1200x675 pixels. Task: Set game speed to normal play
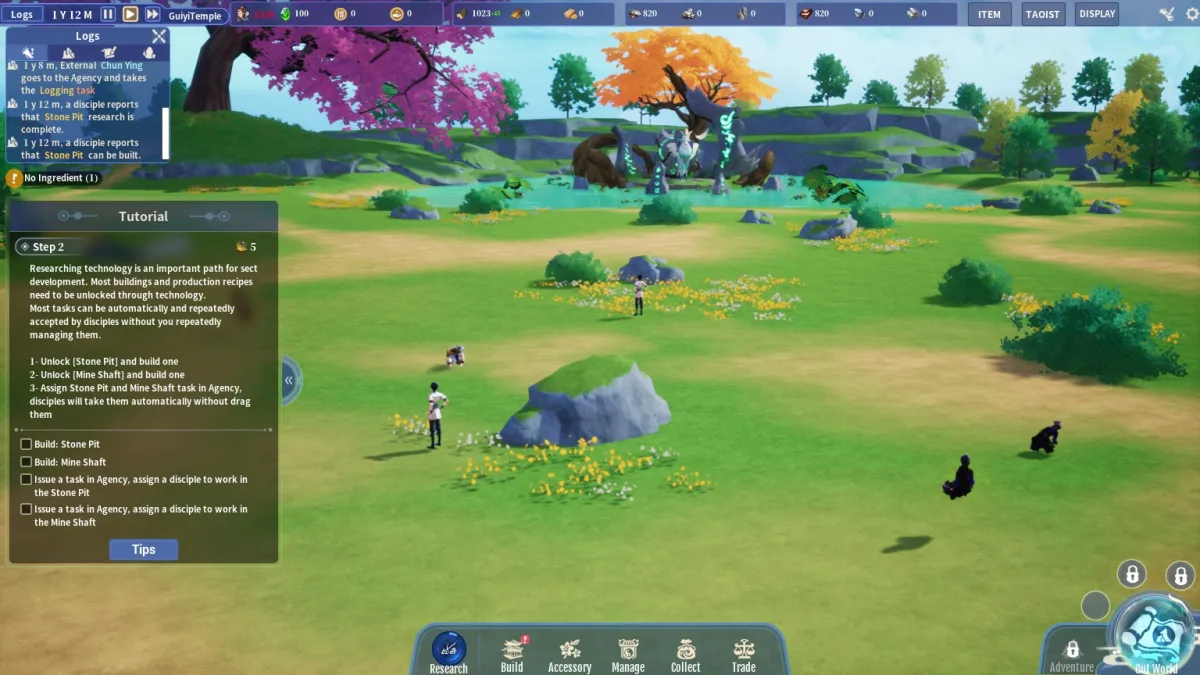coord(130,14)
